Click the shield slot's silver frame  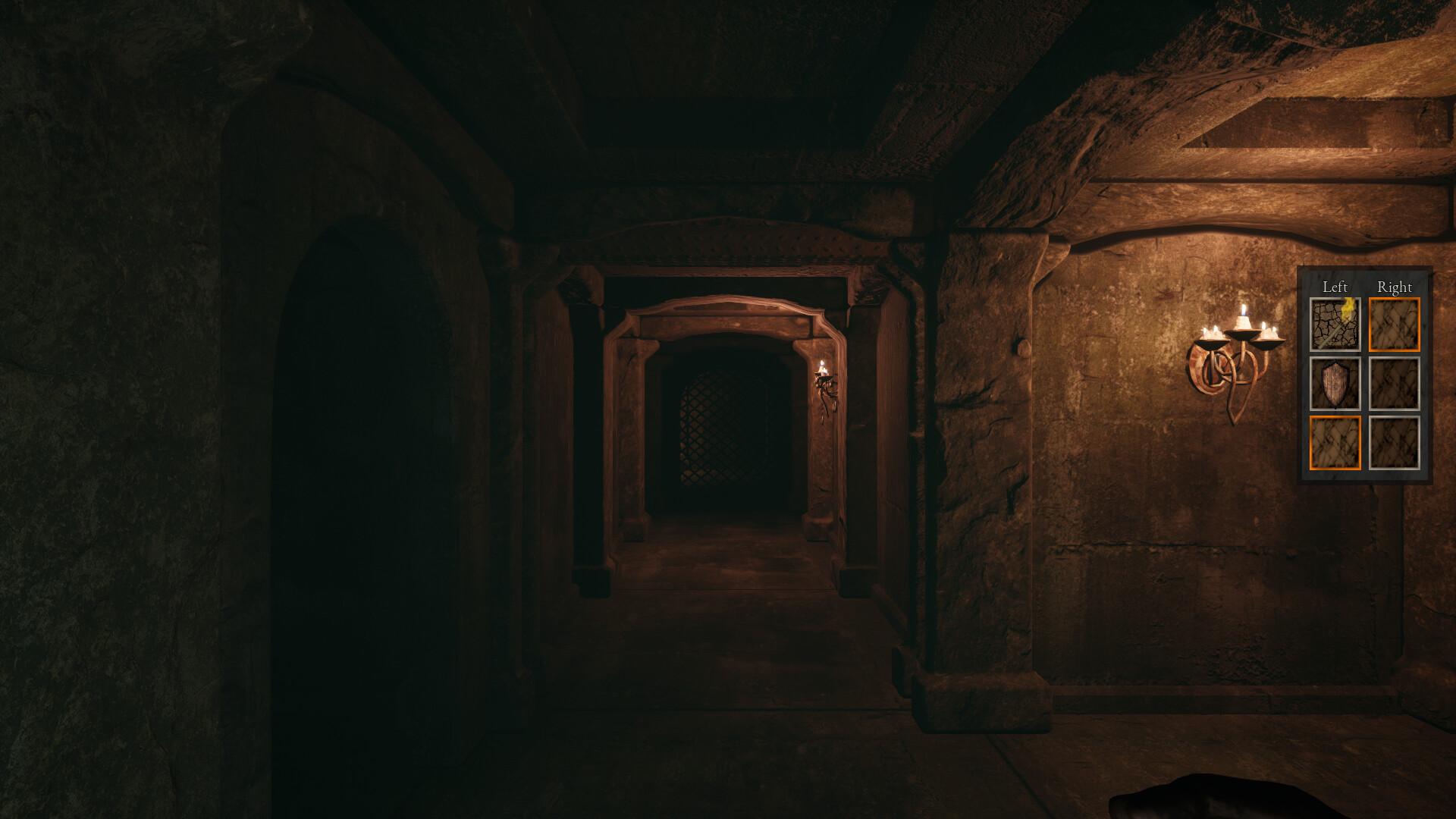[1310, 383]
